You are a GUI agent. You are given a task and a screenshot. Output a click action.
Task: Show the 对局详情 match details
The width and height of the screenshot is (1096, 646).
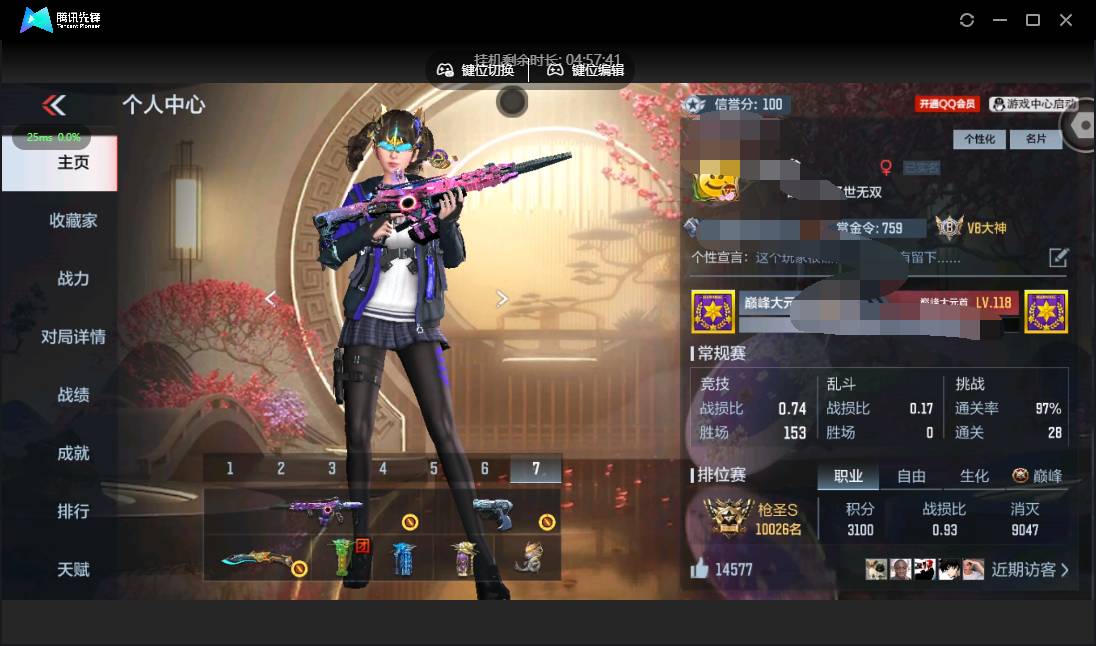click(73, 337)
